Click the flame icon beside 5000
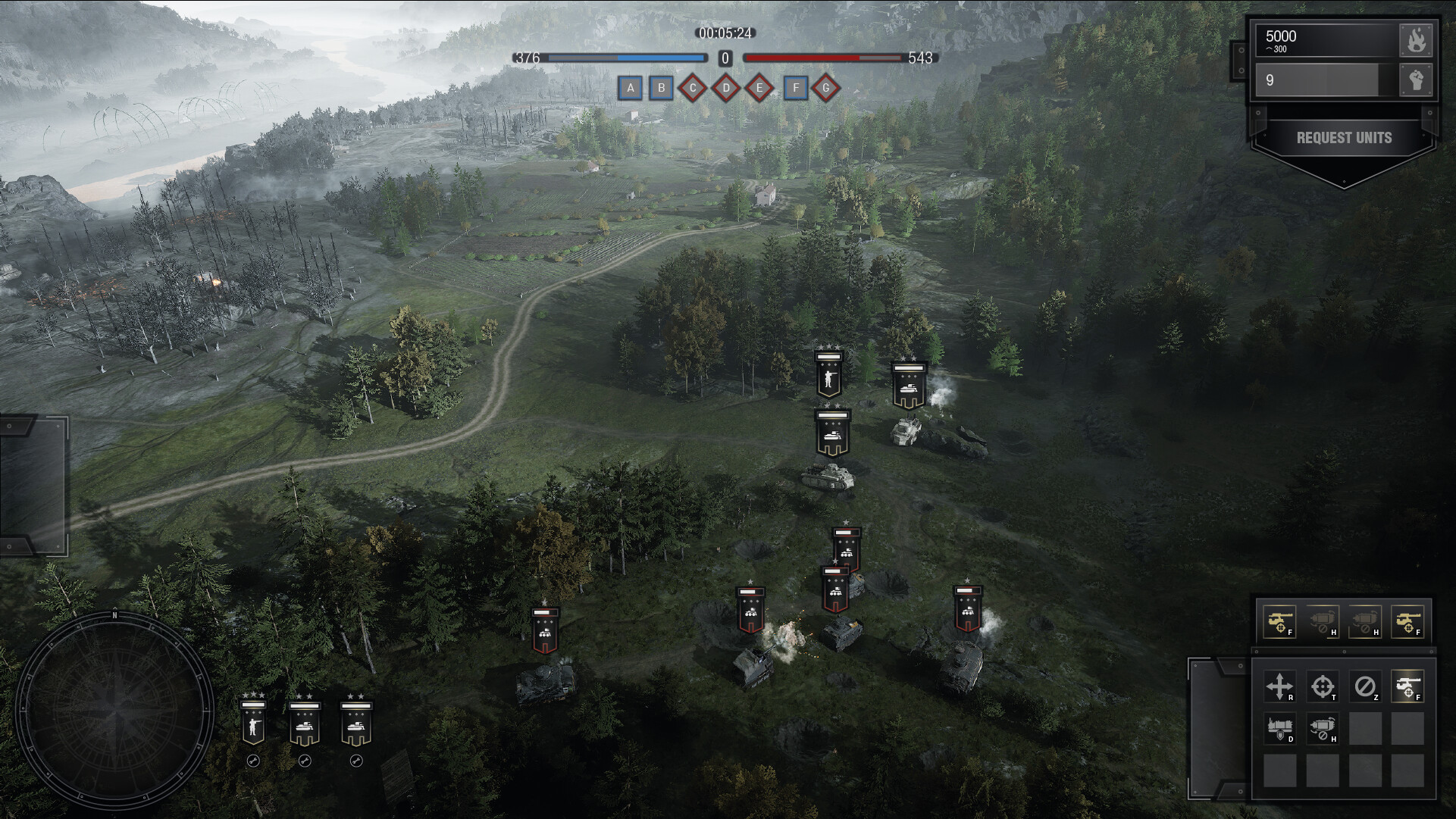 coord(1416,40)
